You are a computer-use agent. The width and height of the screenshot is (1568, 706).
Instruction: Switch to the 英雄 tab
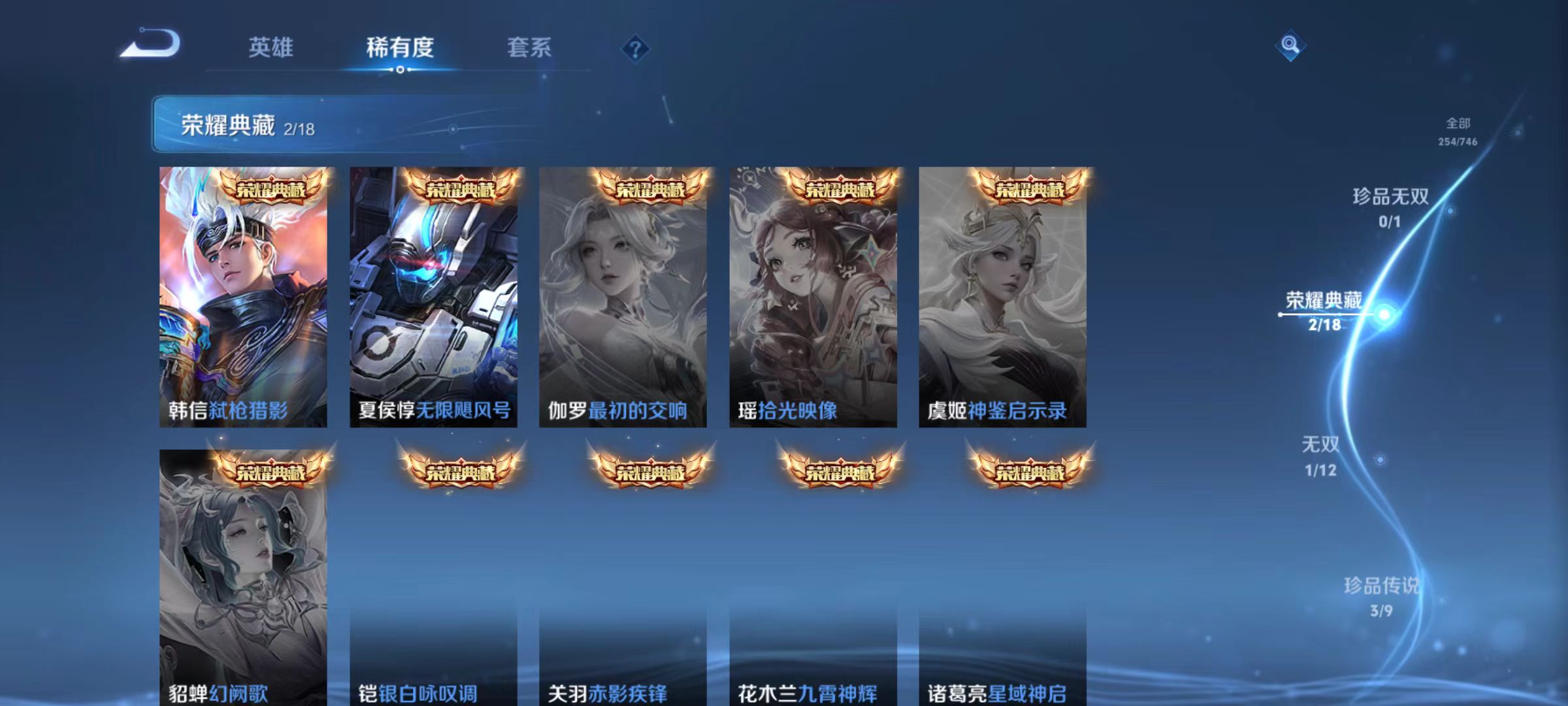pos(271,47)
